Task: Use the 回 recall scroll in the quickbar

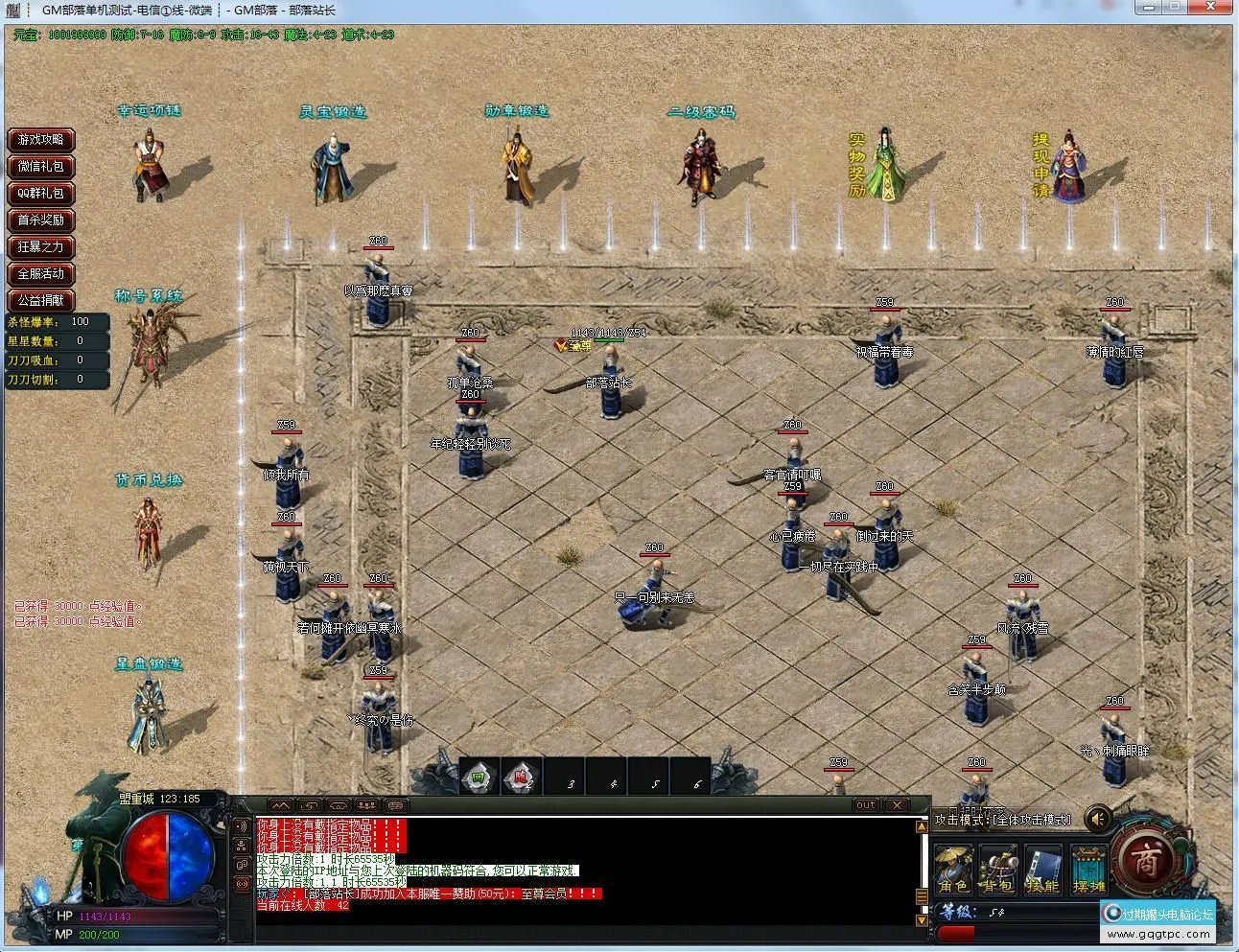Action: [478, 778]
